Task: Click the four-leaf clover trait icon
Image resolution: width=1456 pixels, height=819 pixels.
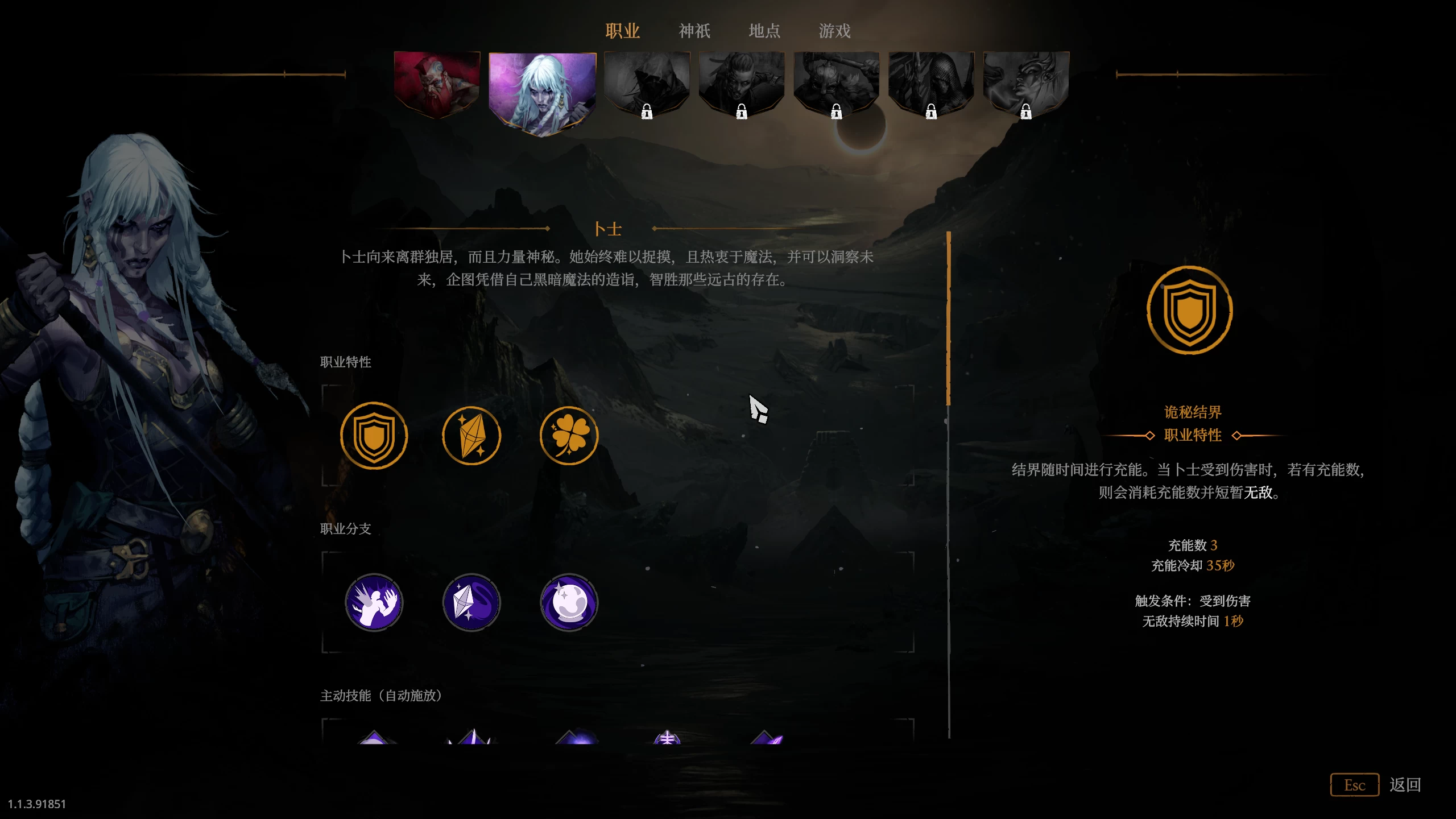Action: click(568, 435)
